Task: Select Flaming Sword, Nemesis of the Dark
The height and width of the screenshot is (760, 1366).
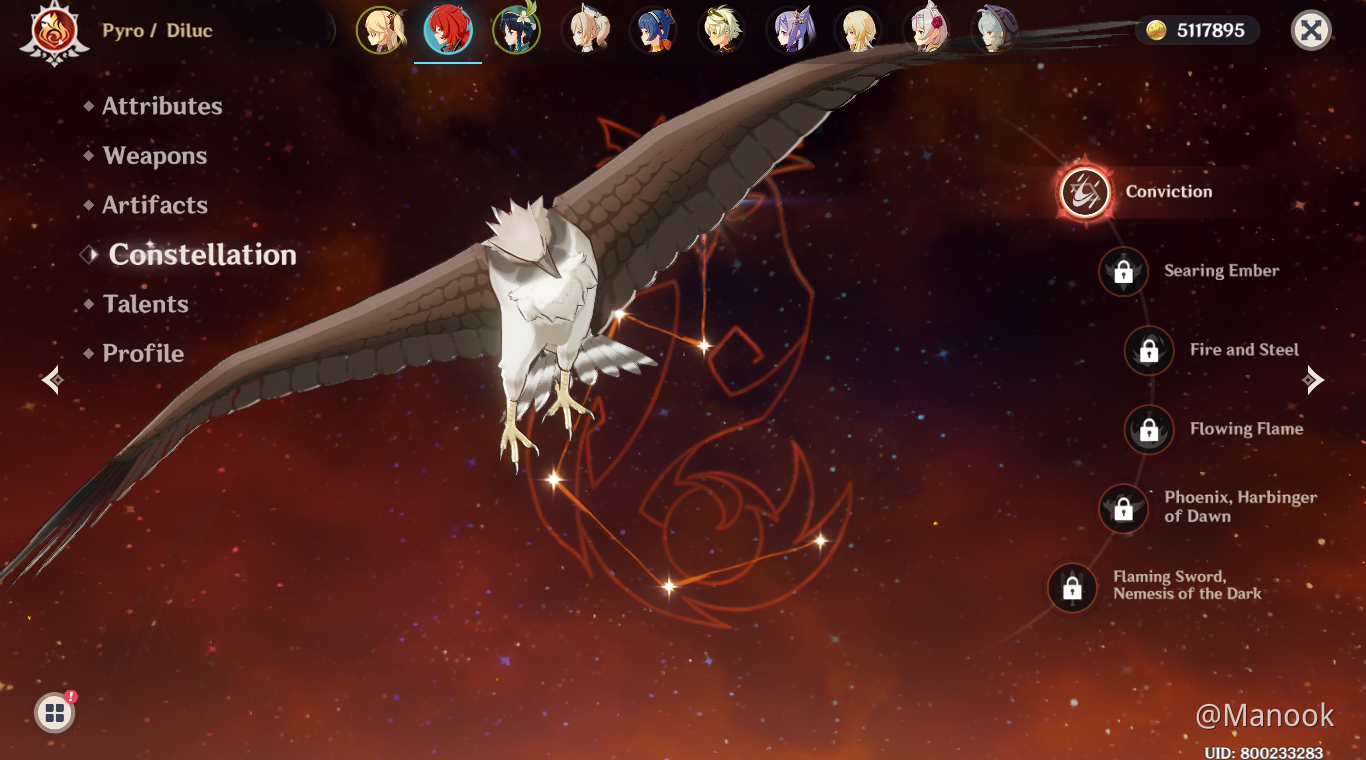Action: tap(1072, 587)
